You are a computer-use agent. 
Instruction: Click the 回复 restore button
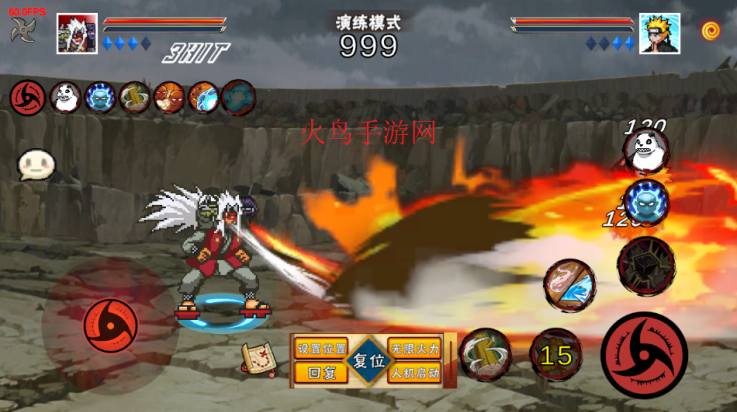[x=322, y=373]
